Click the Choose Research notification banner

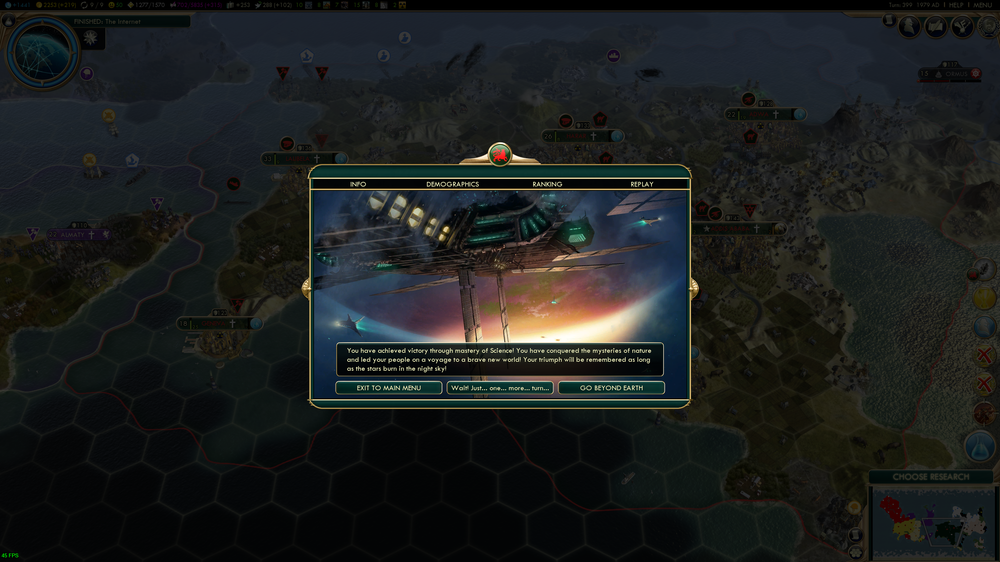tap(931, 477)
